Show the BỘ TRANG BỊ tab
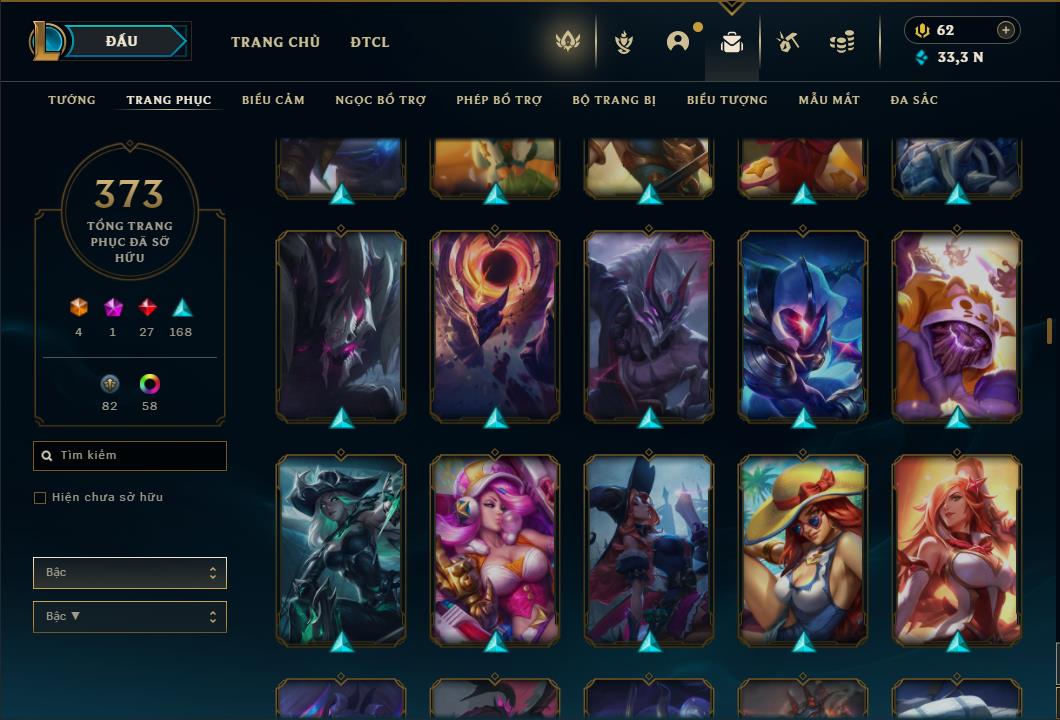The width and height of the screenshot is (1060, 720). click(x=614, y=100)
